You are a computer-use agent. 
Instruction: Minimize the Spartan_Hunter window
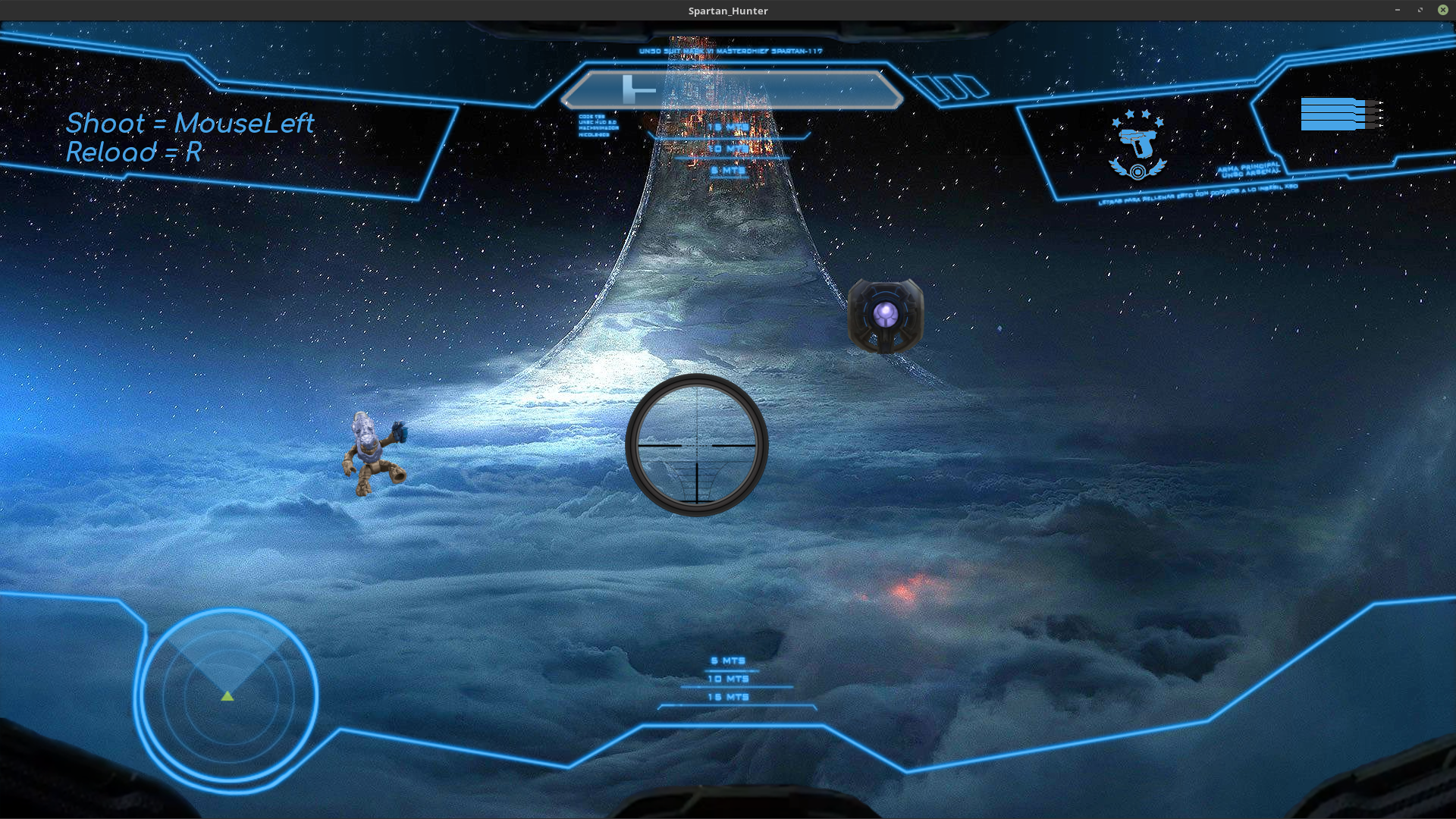tap(1397, 10)
